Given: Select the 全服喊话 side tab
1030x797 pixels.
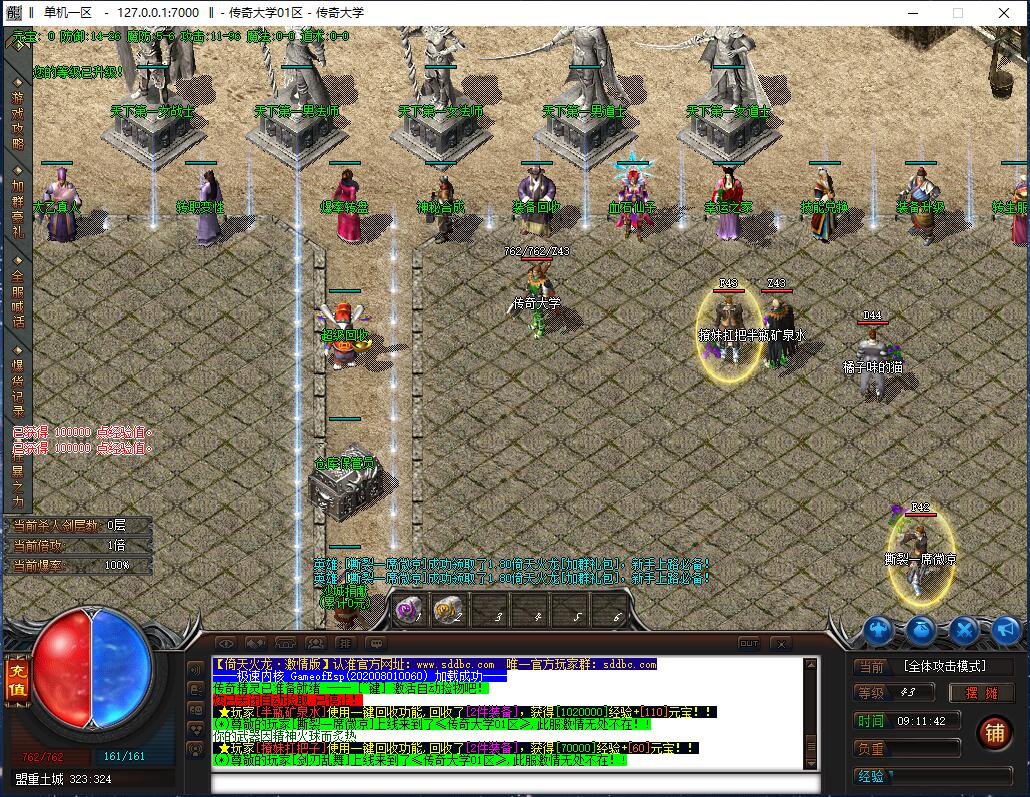Looking at the screenshot, I should (17, 297).
